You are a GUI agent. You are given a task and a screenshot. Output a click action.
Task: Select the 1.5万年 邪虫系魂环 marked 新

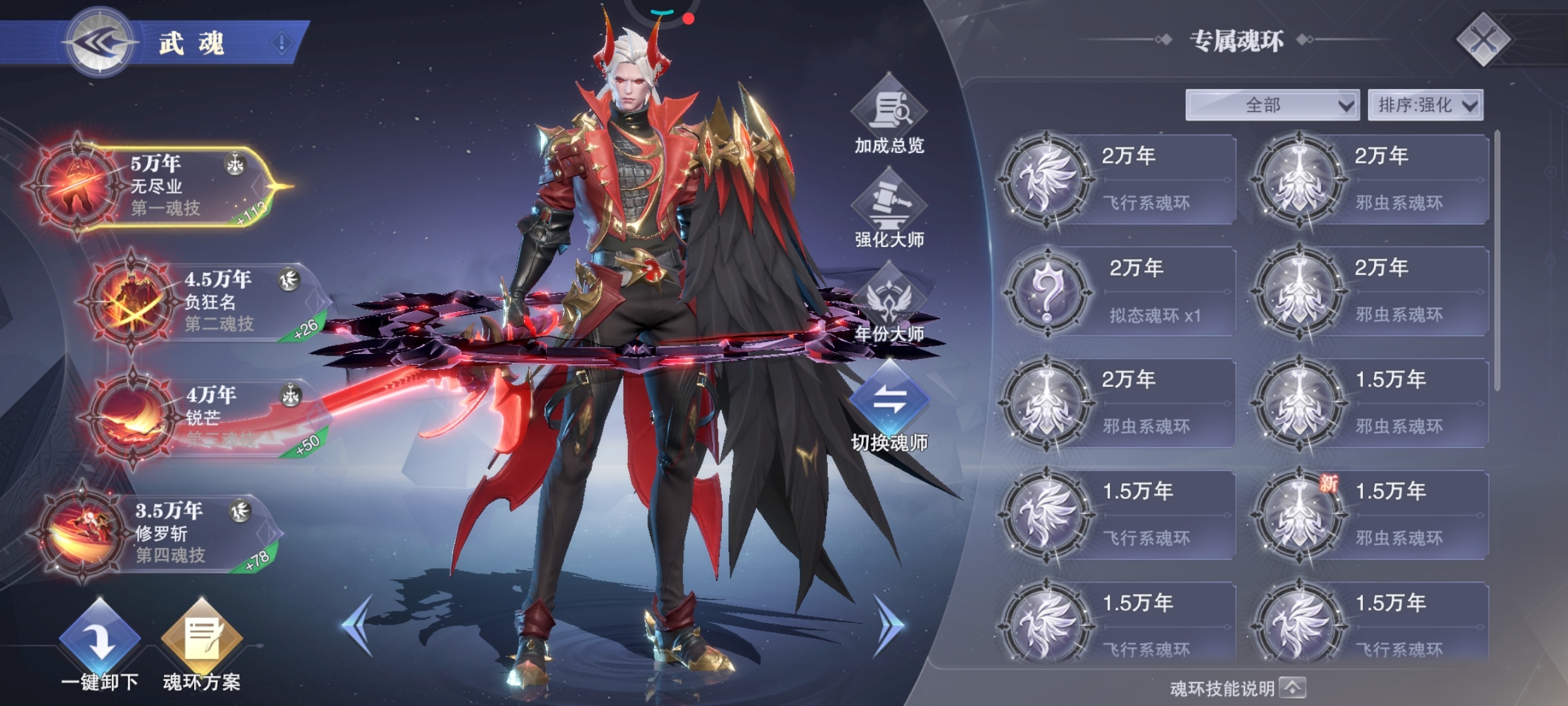click(1371, 515)
